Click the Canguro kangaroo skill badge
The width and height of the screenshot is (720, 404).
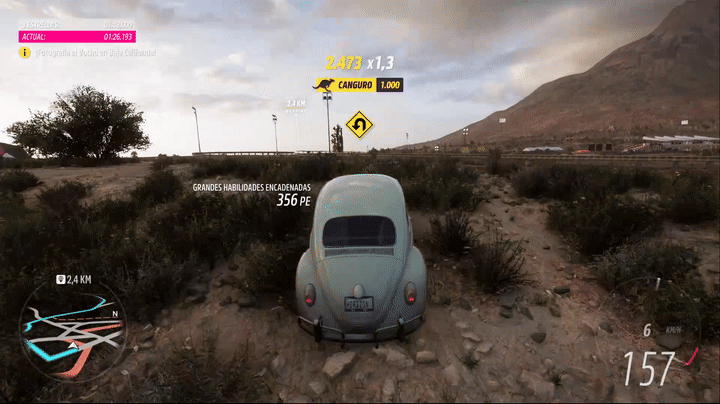(324, 85)
